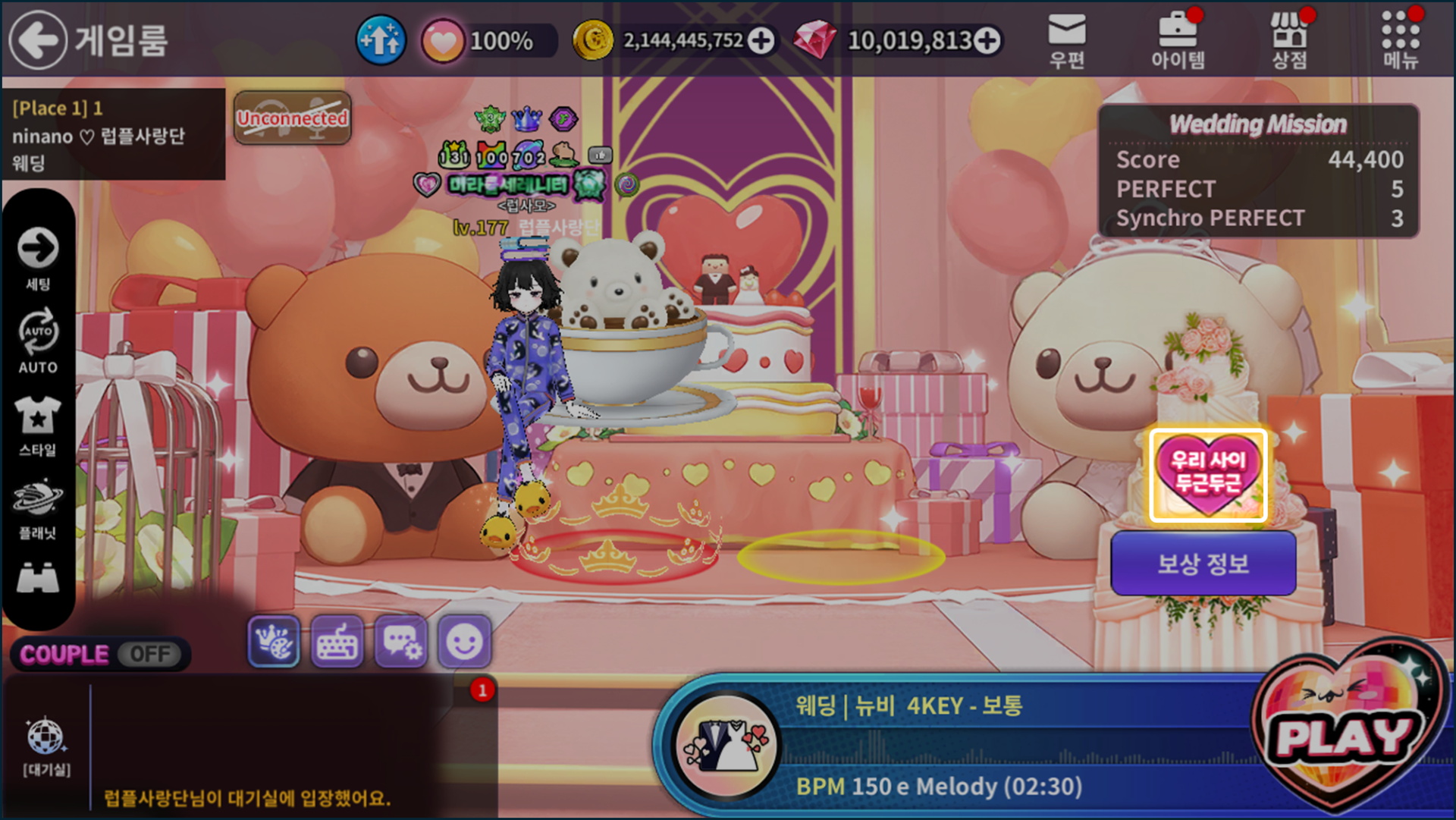Open the 우편 mailbox
This screenshot has height=820, width=1456.
pyautogui.click(x=1066, y=41)
